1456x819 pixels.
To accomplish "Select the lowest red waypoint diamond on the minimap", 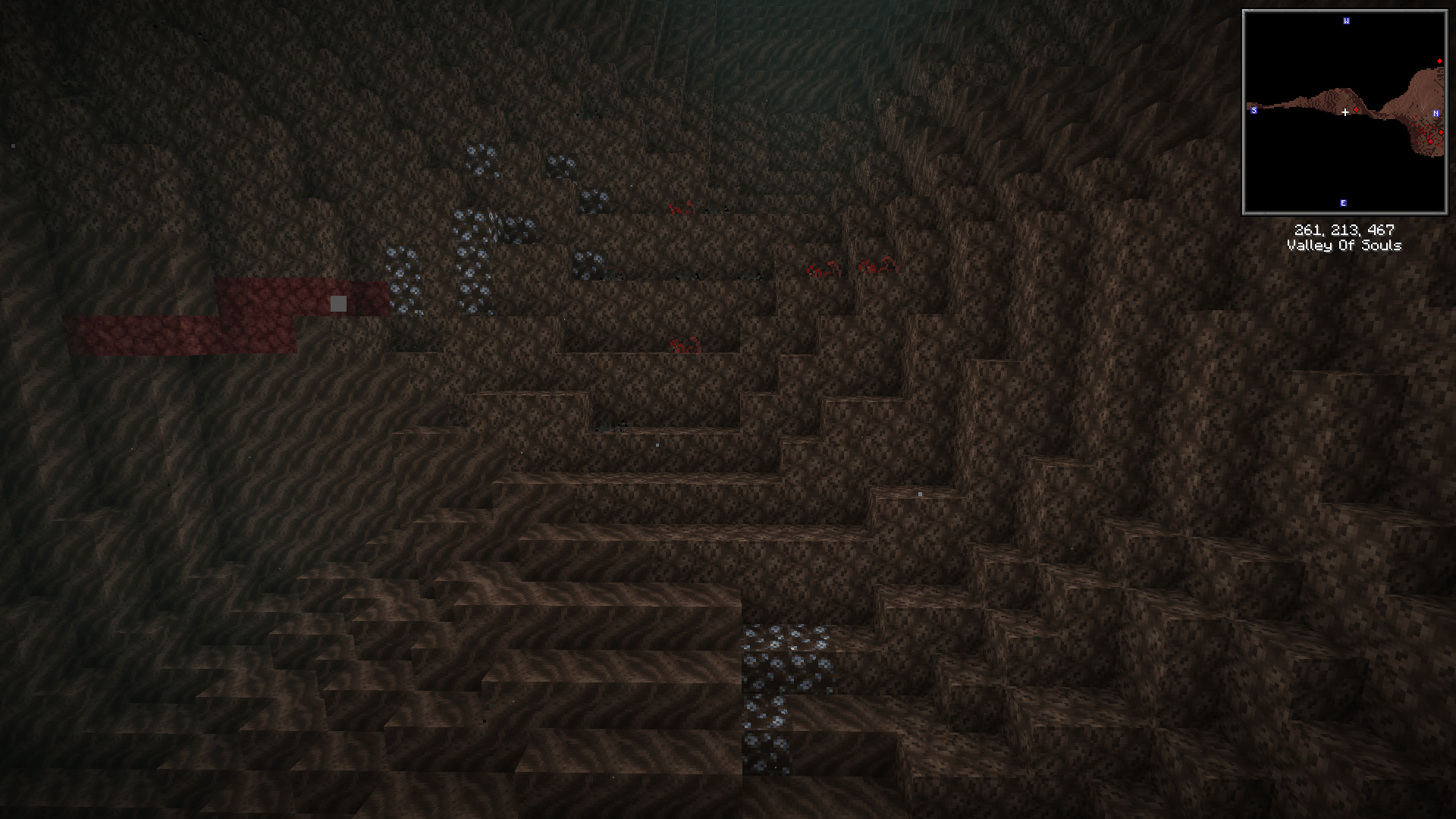I will pyautogui.click(x=1430, y=142).
